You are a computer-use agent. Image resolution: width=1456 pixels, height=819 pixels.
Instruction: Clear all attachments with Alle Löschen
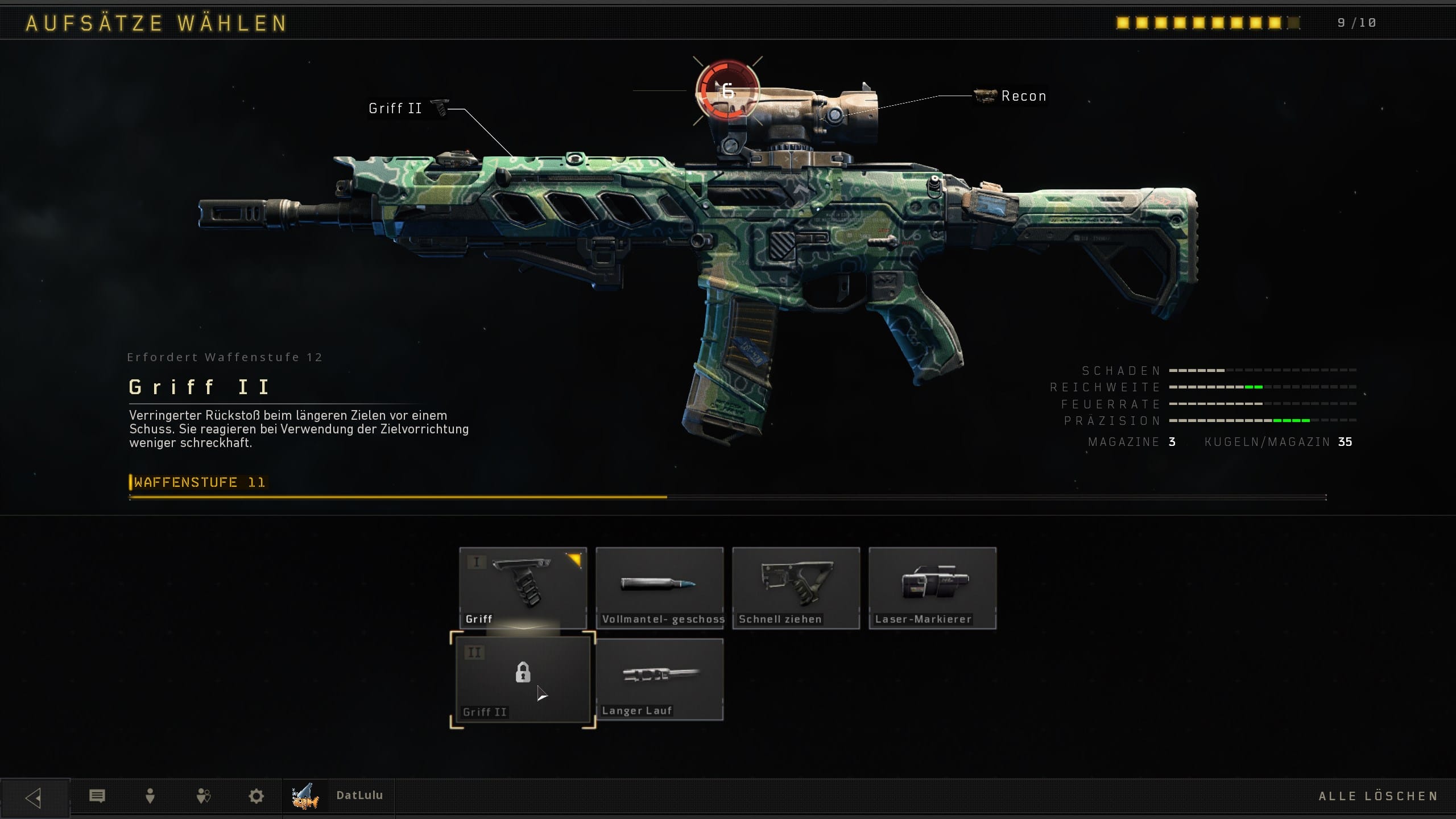[x=1378, y=796]
